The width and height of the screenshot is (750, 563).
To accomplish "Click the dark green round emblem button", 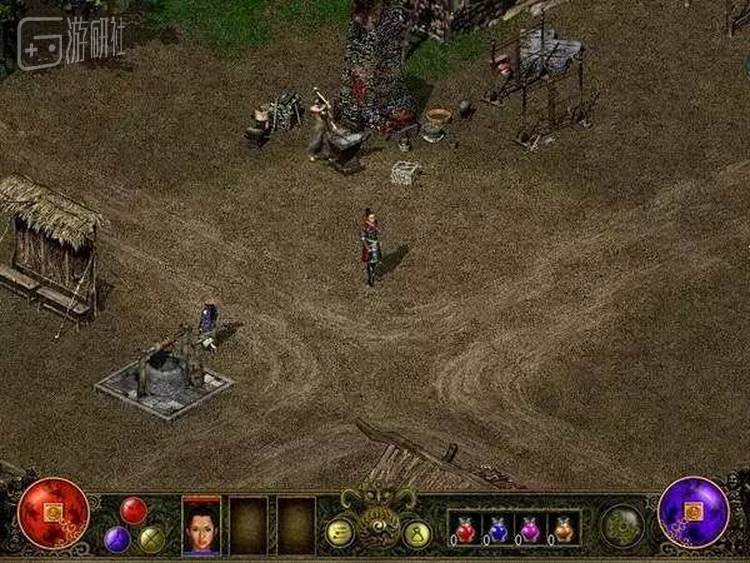I will (x=622, y=525).
